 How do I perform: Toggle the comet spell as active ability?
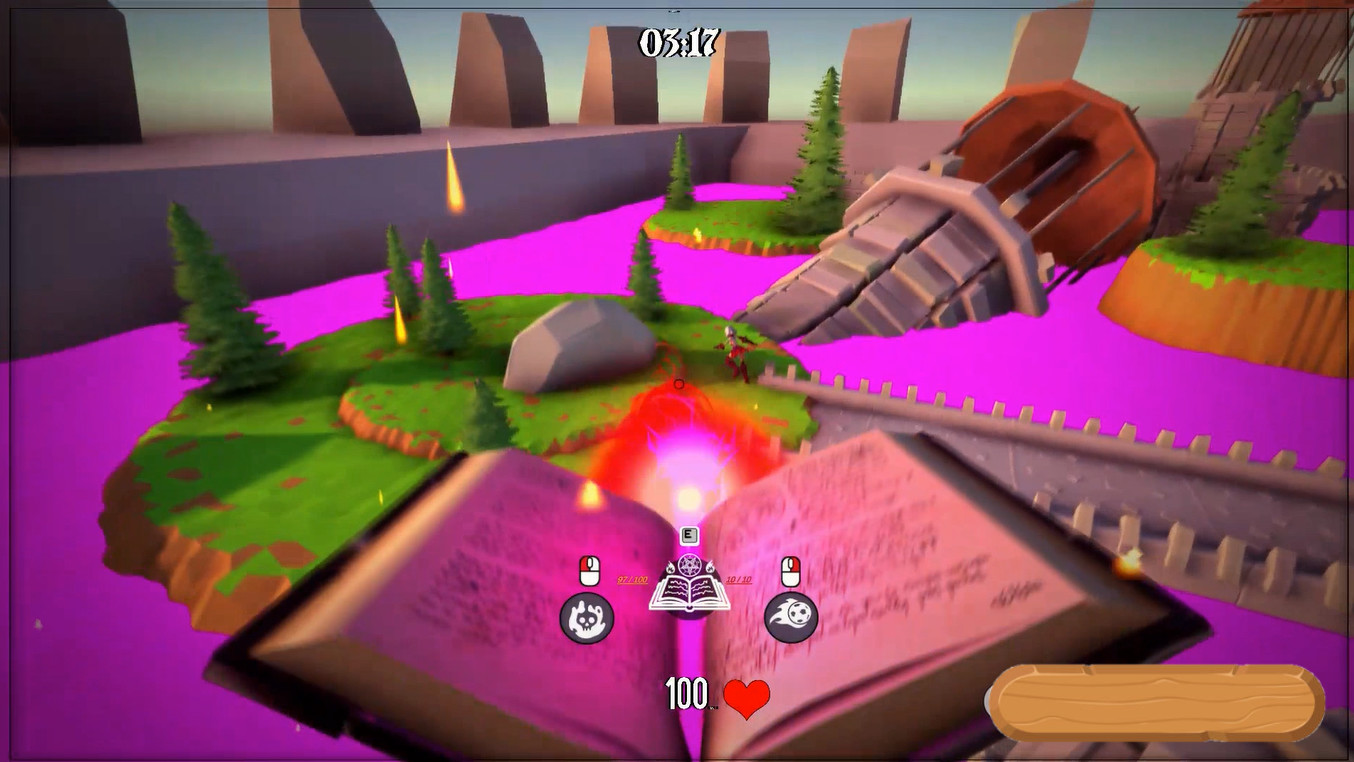tap(789, 615)
